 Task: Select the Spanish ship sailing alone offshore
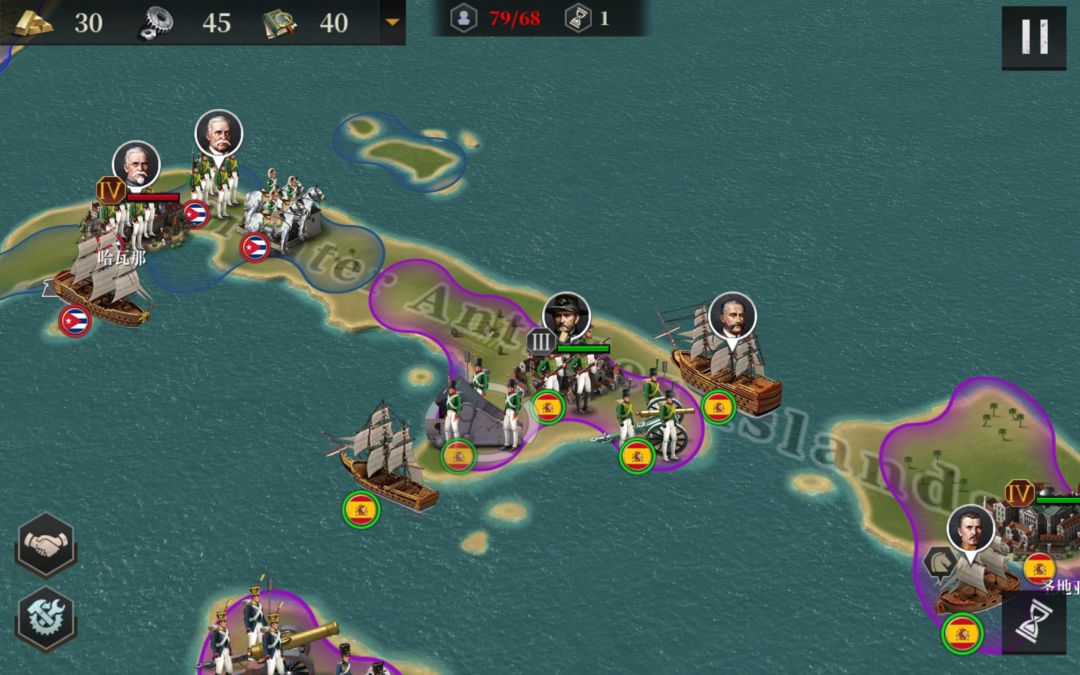pos(385,462)
